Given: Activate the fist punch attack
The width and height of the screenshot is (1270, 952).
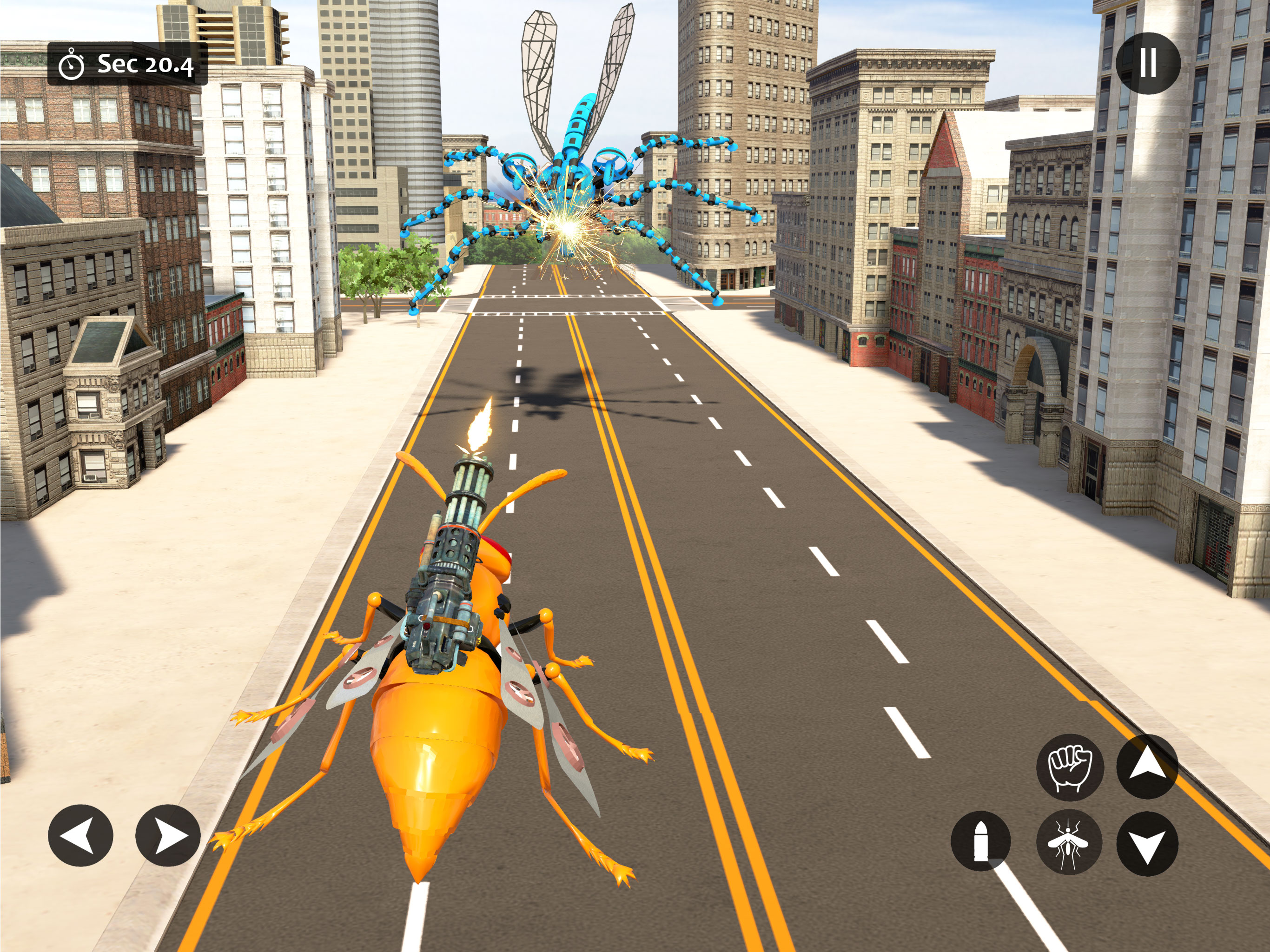Looking at the screenshot, I should click(x=1070, y=767).
